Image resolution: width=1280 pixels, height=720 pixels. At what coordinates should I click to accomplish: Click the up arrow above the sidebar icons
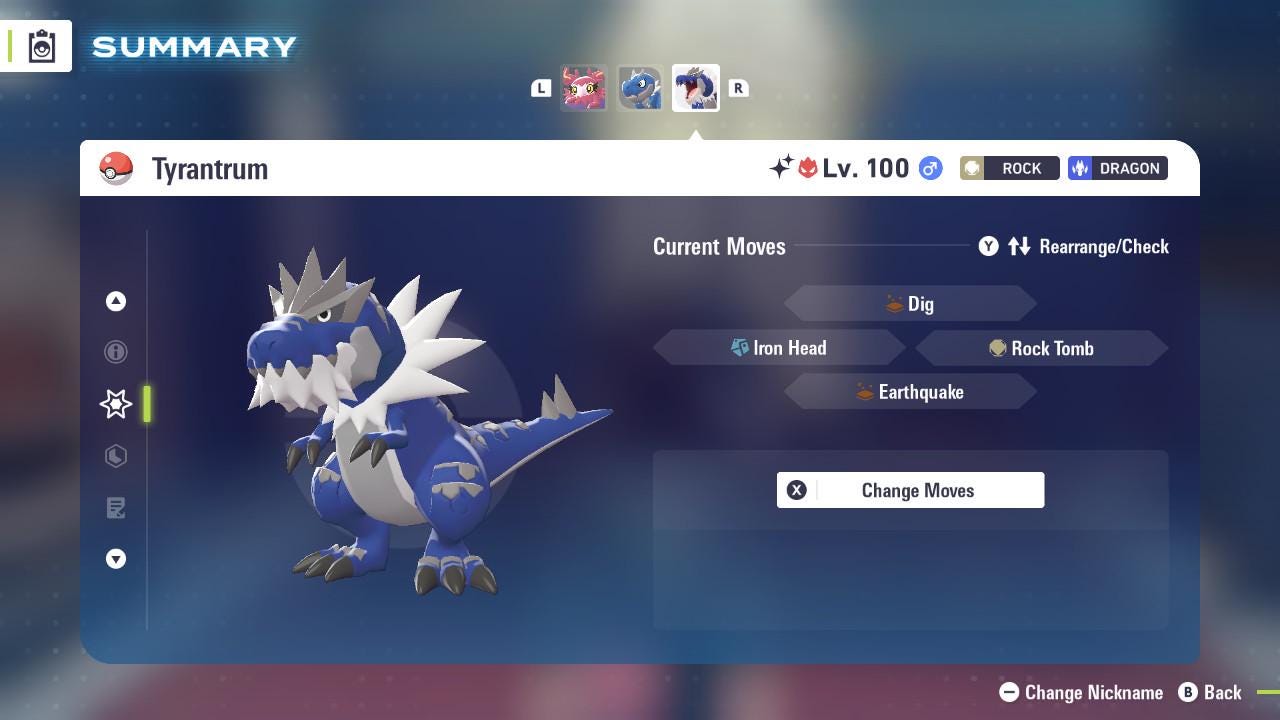tap(116, 301)
